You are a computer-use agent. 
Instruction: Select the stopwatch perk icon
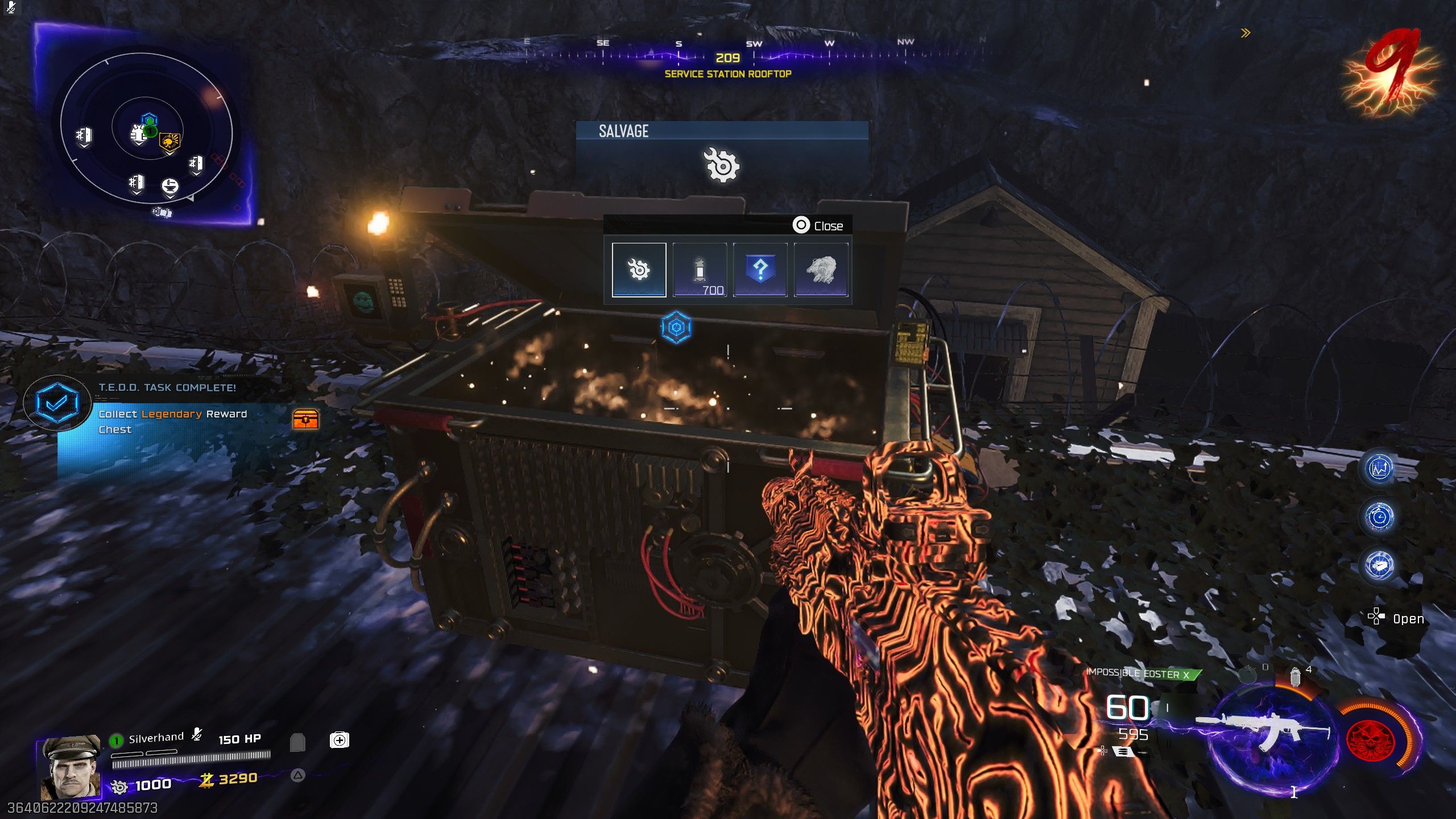(1379, 517)
